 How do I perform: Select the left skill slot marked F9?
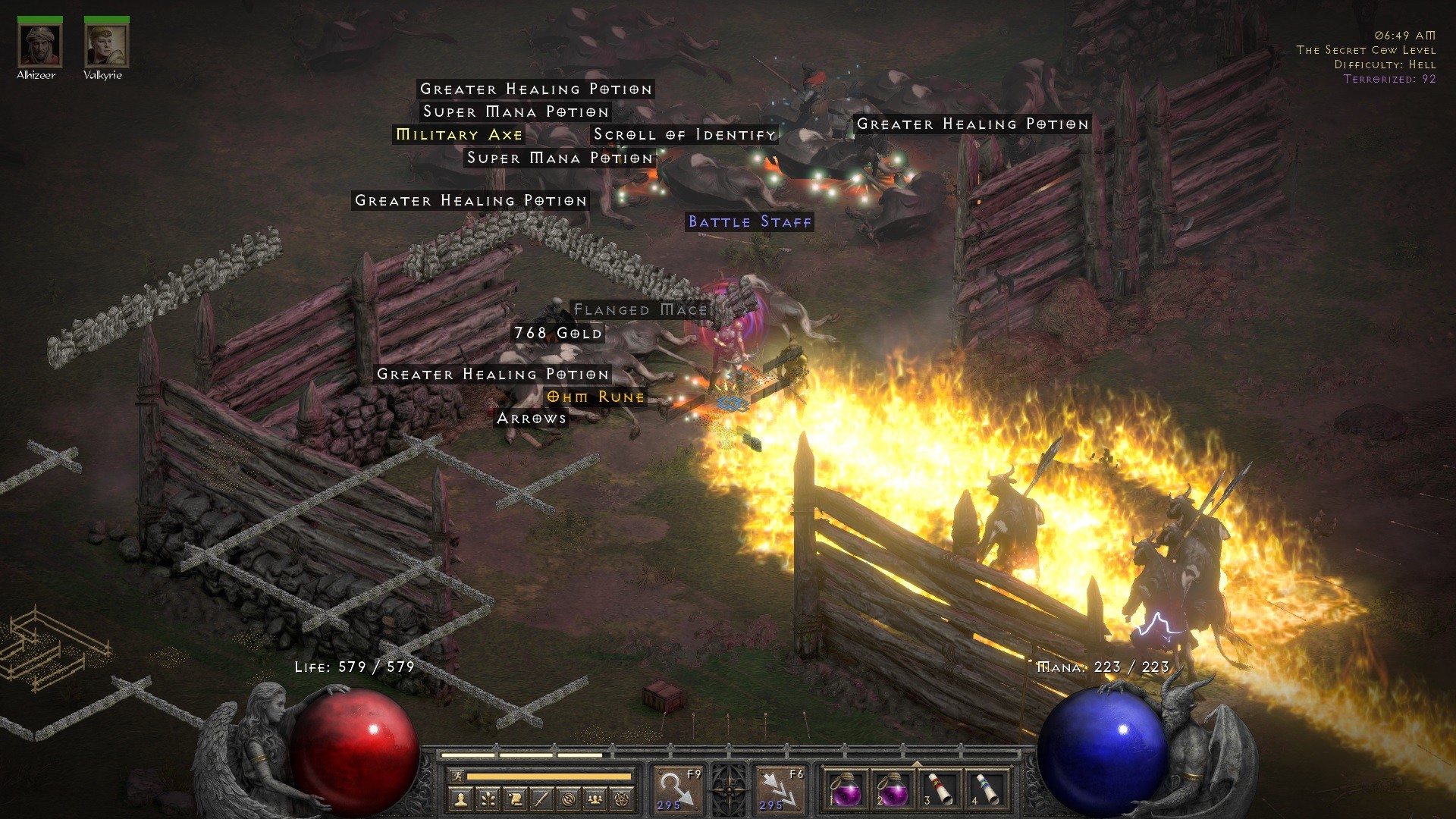(x=679, y=790)
